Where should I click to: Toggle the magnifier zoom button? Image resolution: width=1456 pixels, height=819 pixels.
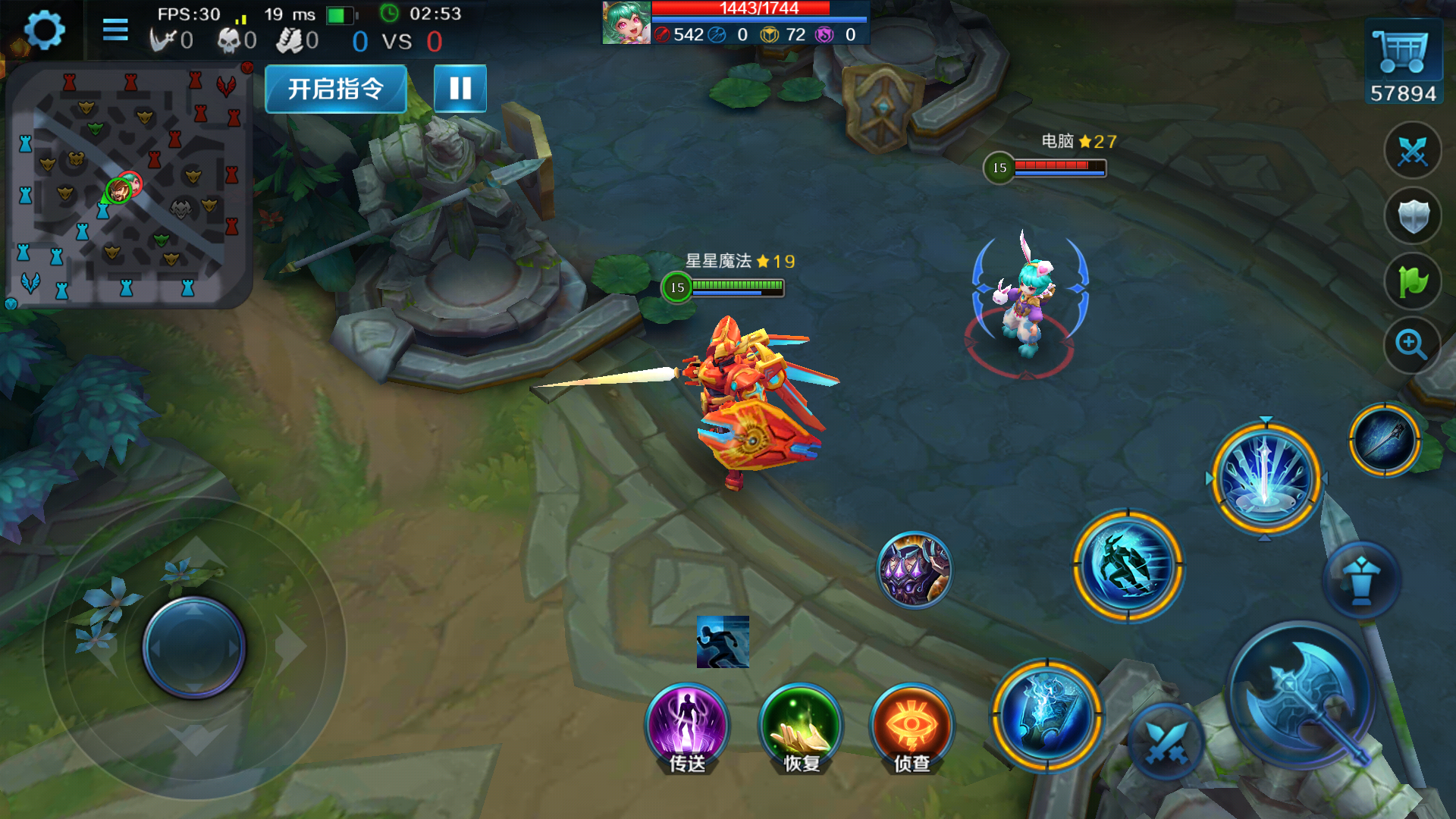click(1411, 345)
